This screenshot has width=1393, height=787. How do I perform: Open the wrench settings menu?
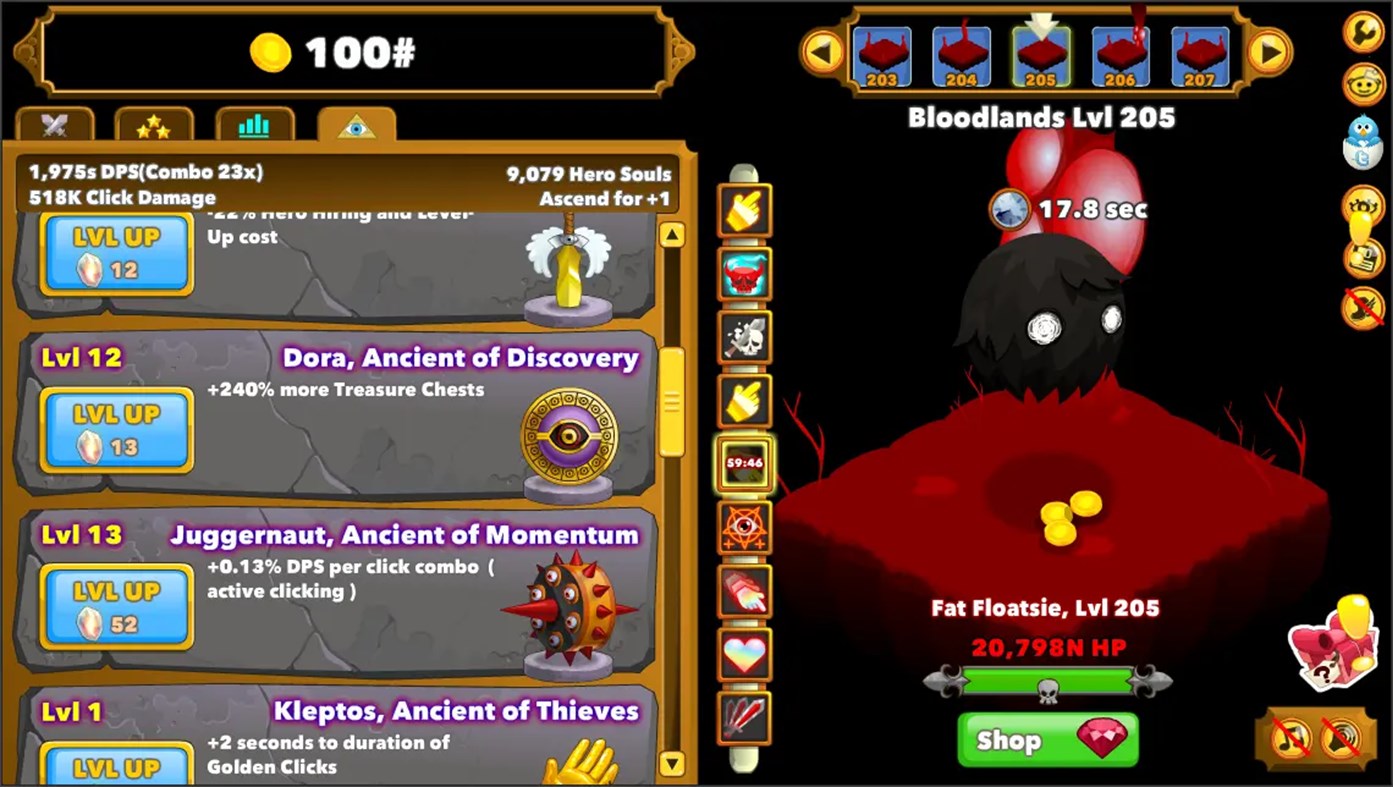(x=1362, y=30)
